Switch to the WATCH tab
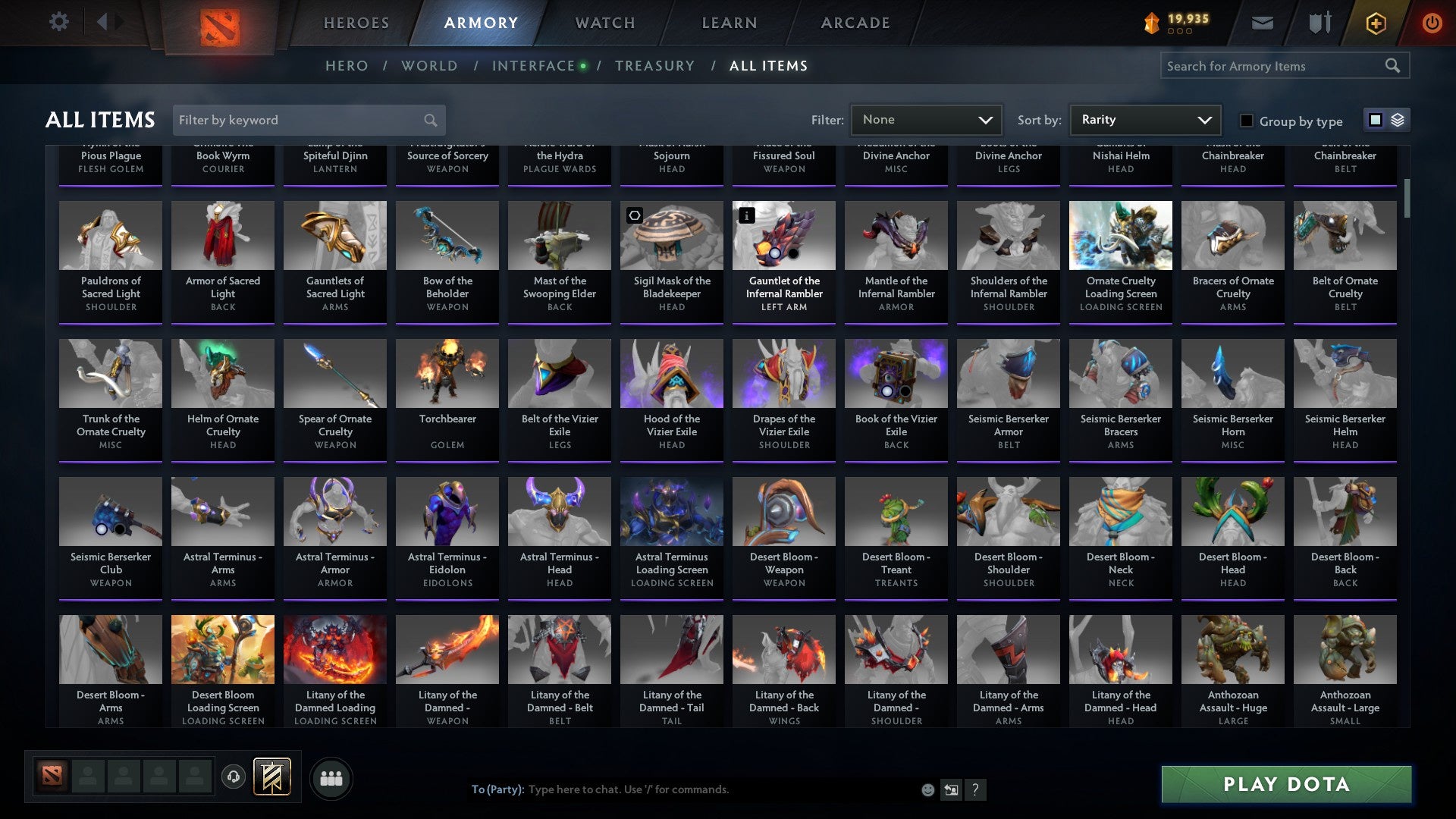The width and height of the screenshot is (1456, 819). coord(604,23)
